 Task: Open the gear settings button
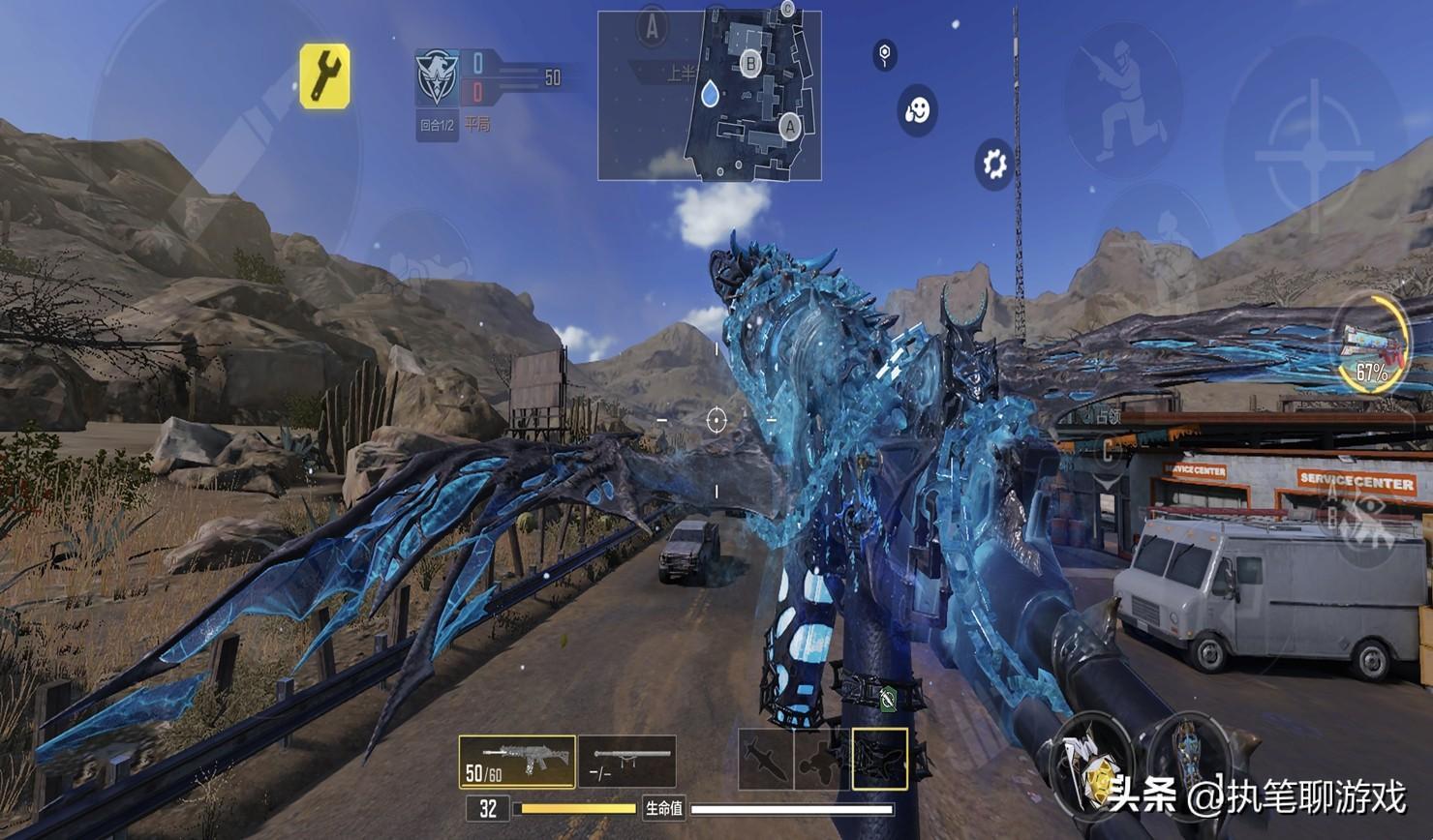coord(994,163)
